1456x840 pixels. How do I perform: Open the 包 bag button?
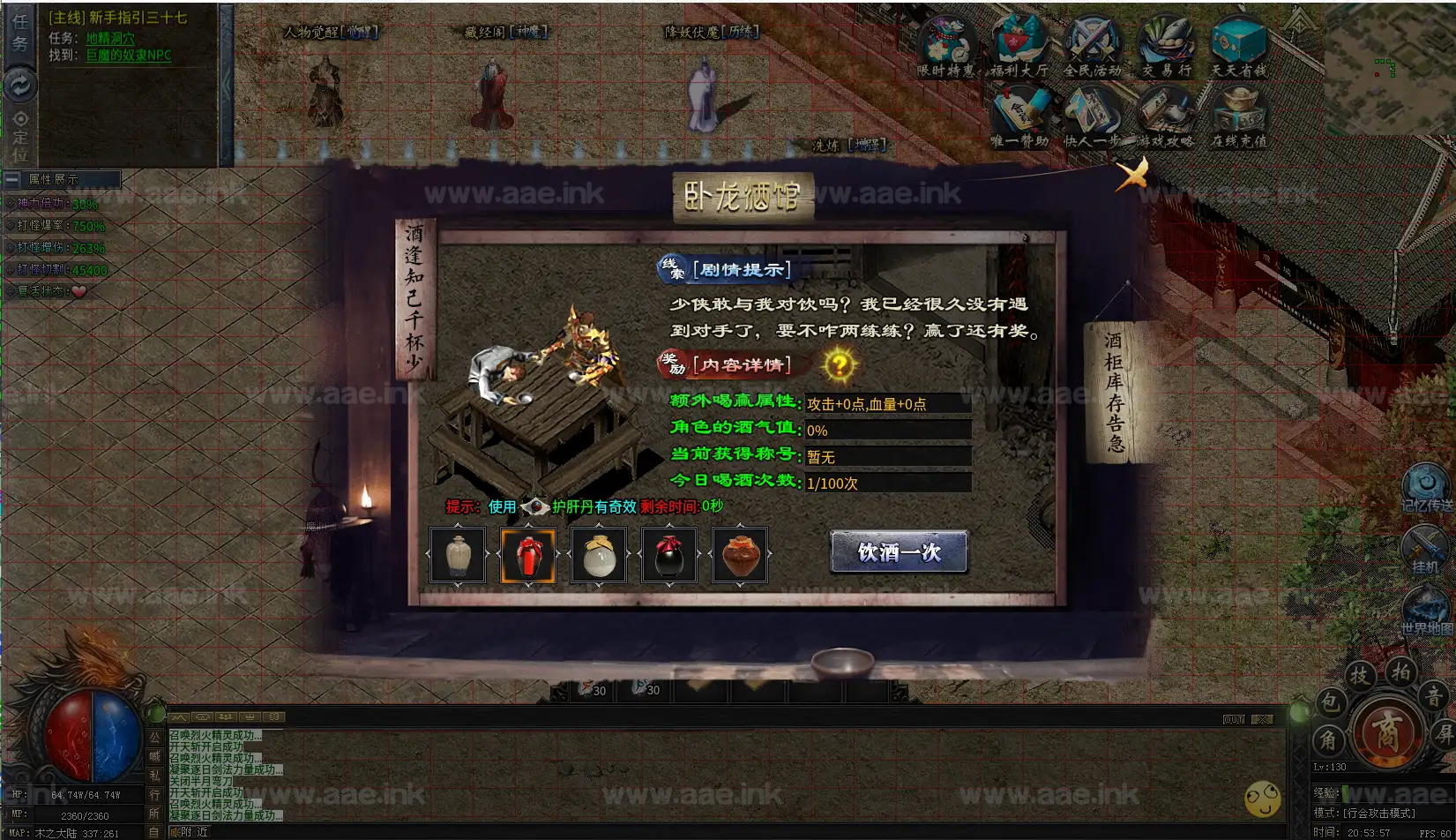point(1329,702)
